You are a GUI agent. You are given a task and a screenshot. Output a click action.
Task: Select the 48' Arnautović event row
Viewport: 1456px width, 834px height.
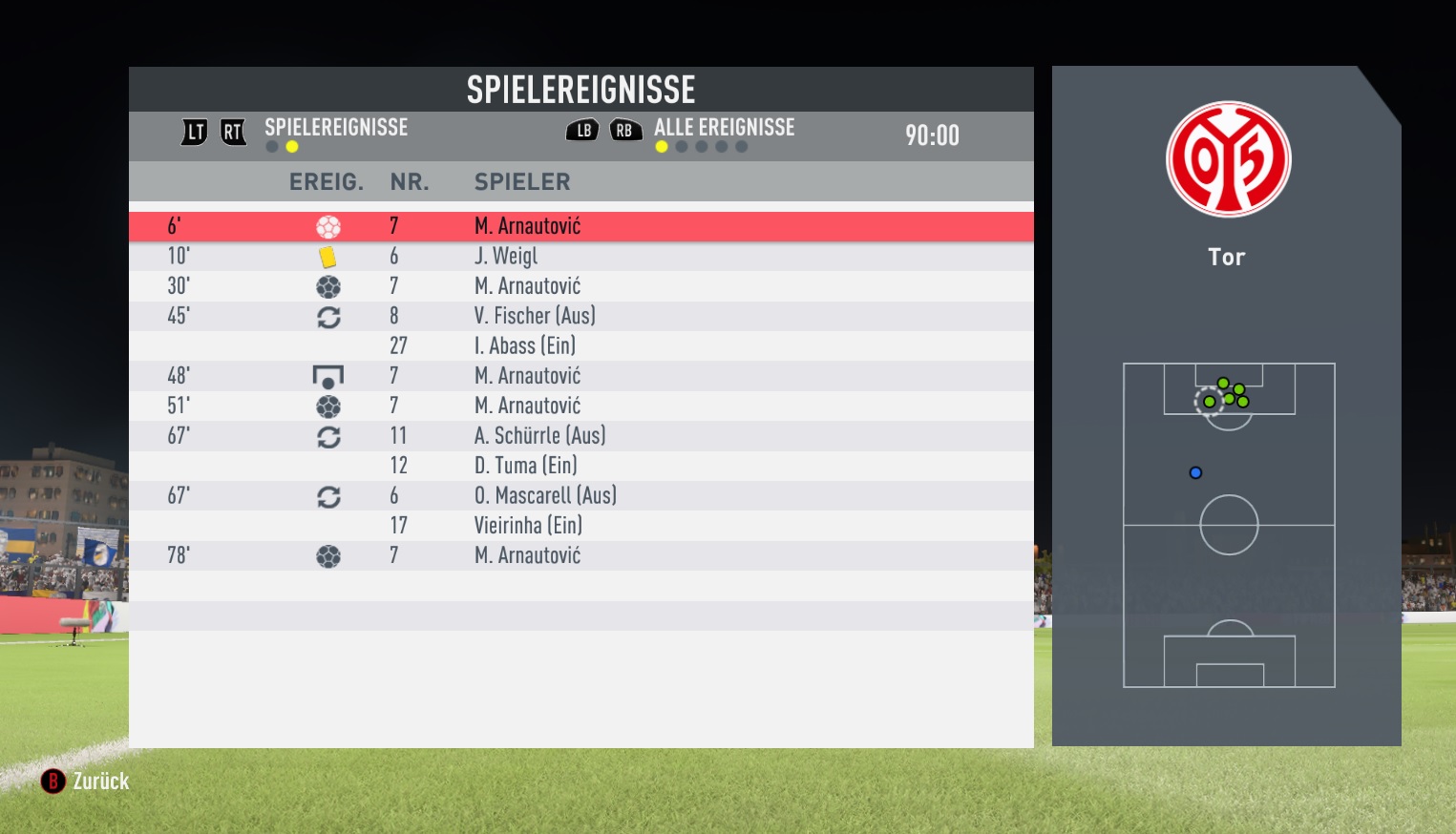[580, 376]
